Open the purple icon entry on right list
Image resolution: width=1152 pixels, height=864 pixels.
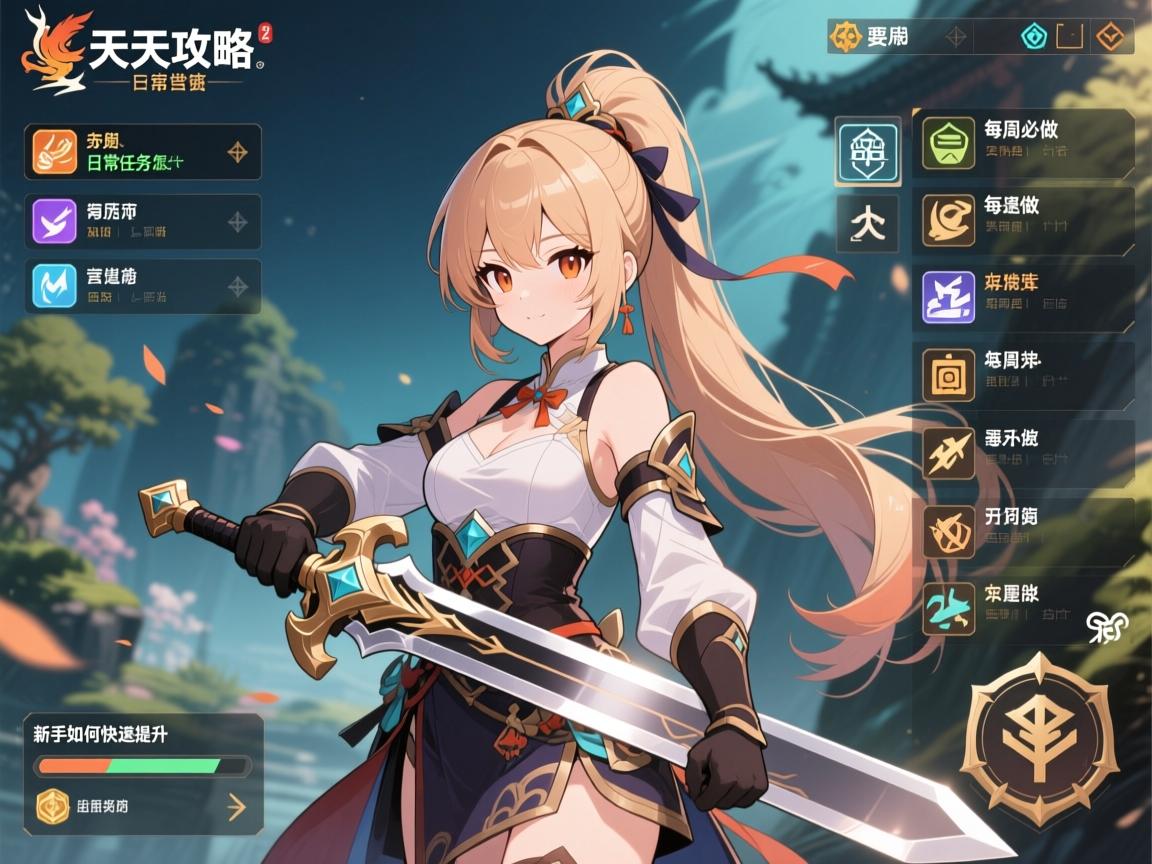point(1022,297)
